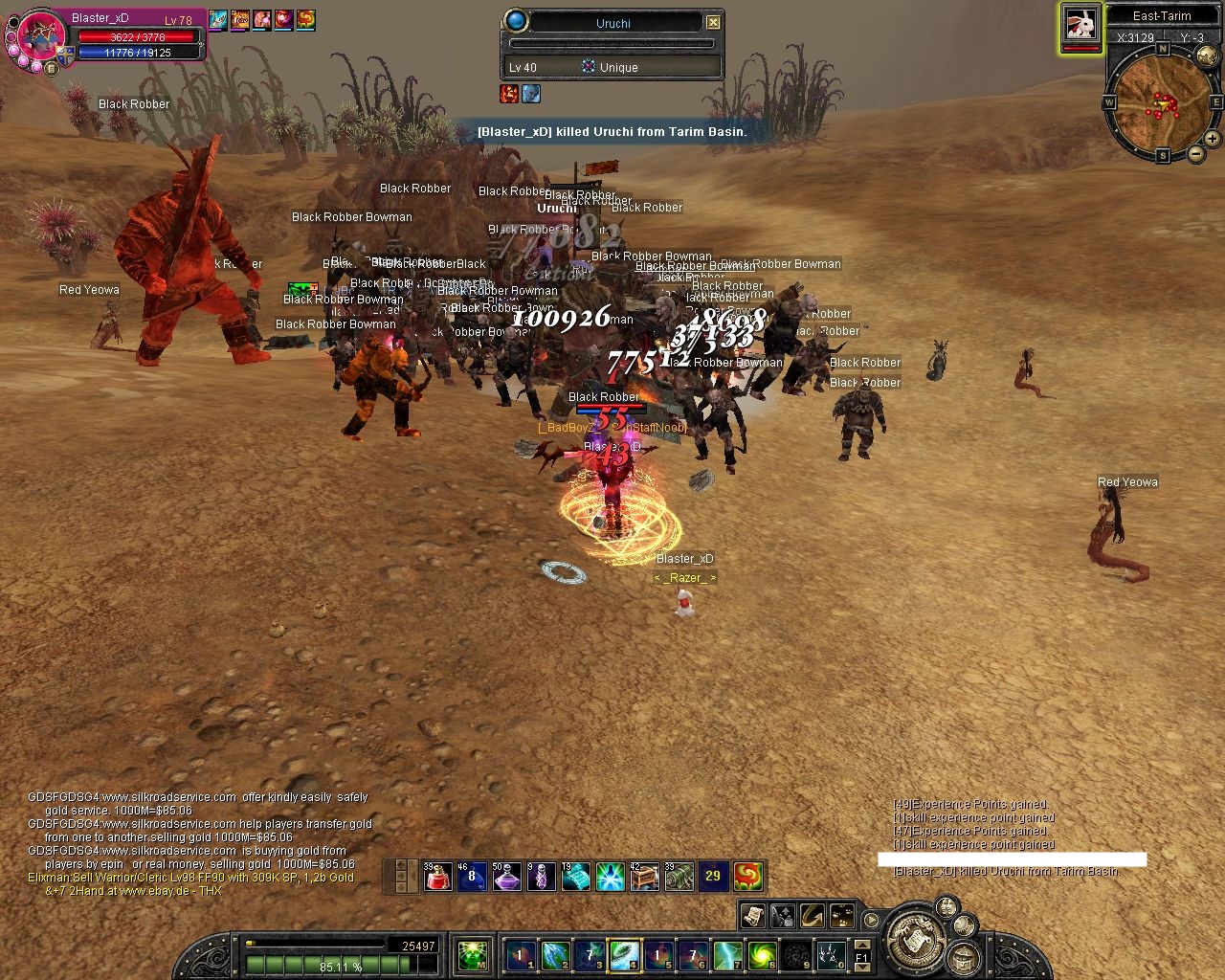Click the green burst skill marked M
The image size is (1225, 980).
coord(471,955)
